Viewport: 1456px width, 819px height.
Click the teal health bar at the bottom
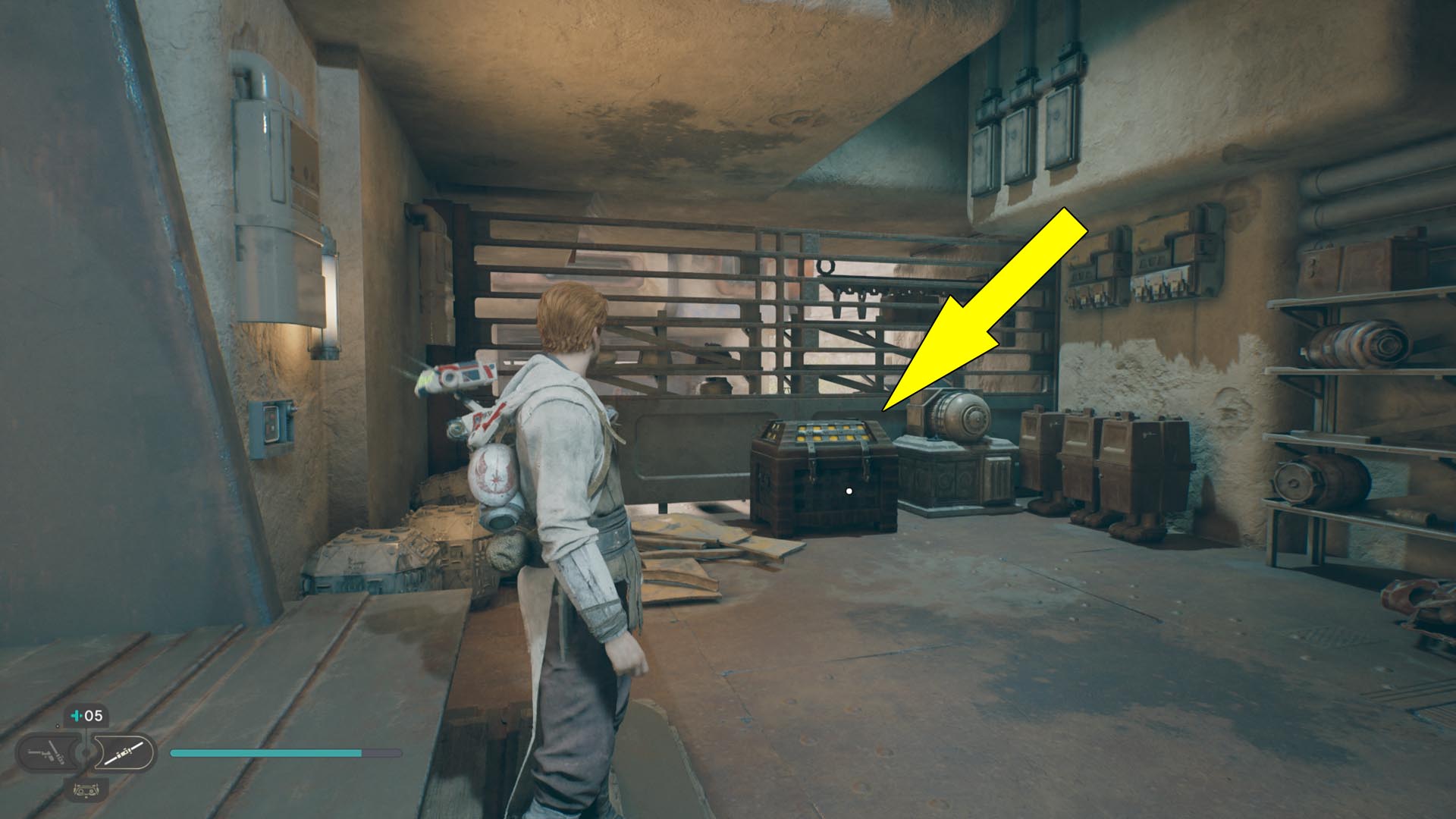(x=265, y=753)
